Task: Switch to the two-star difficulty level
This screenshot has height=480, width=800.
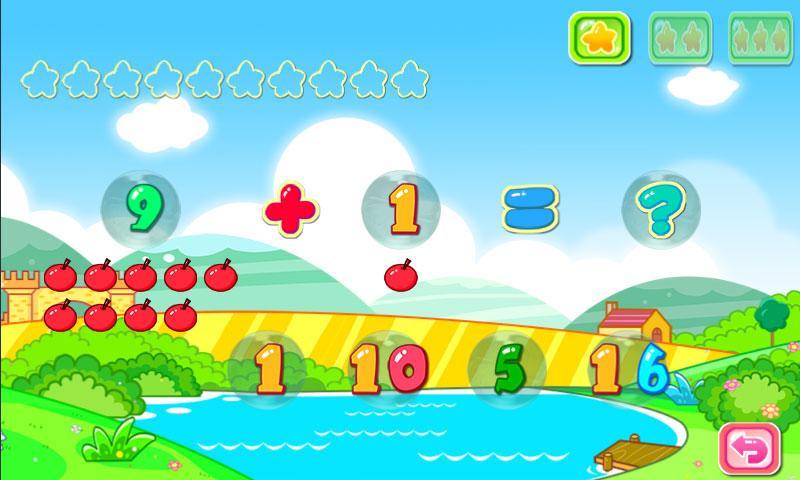Action: click(680, 38)
